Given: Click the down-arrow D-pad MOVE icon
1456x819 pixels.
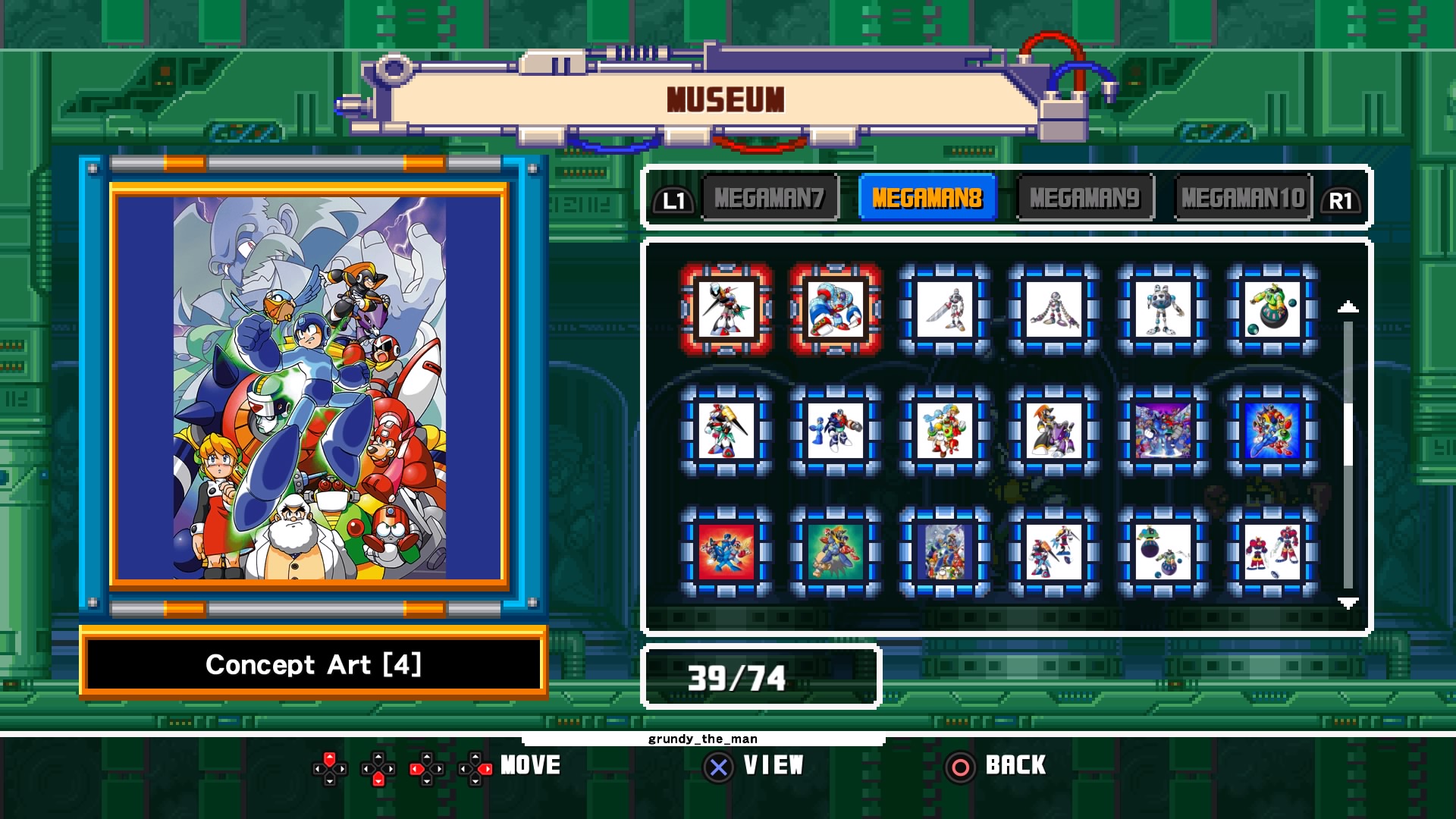Looking at the screenshot, I should [378, 766].
